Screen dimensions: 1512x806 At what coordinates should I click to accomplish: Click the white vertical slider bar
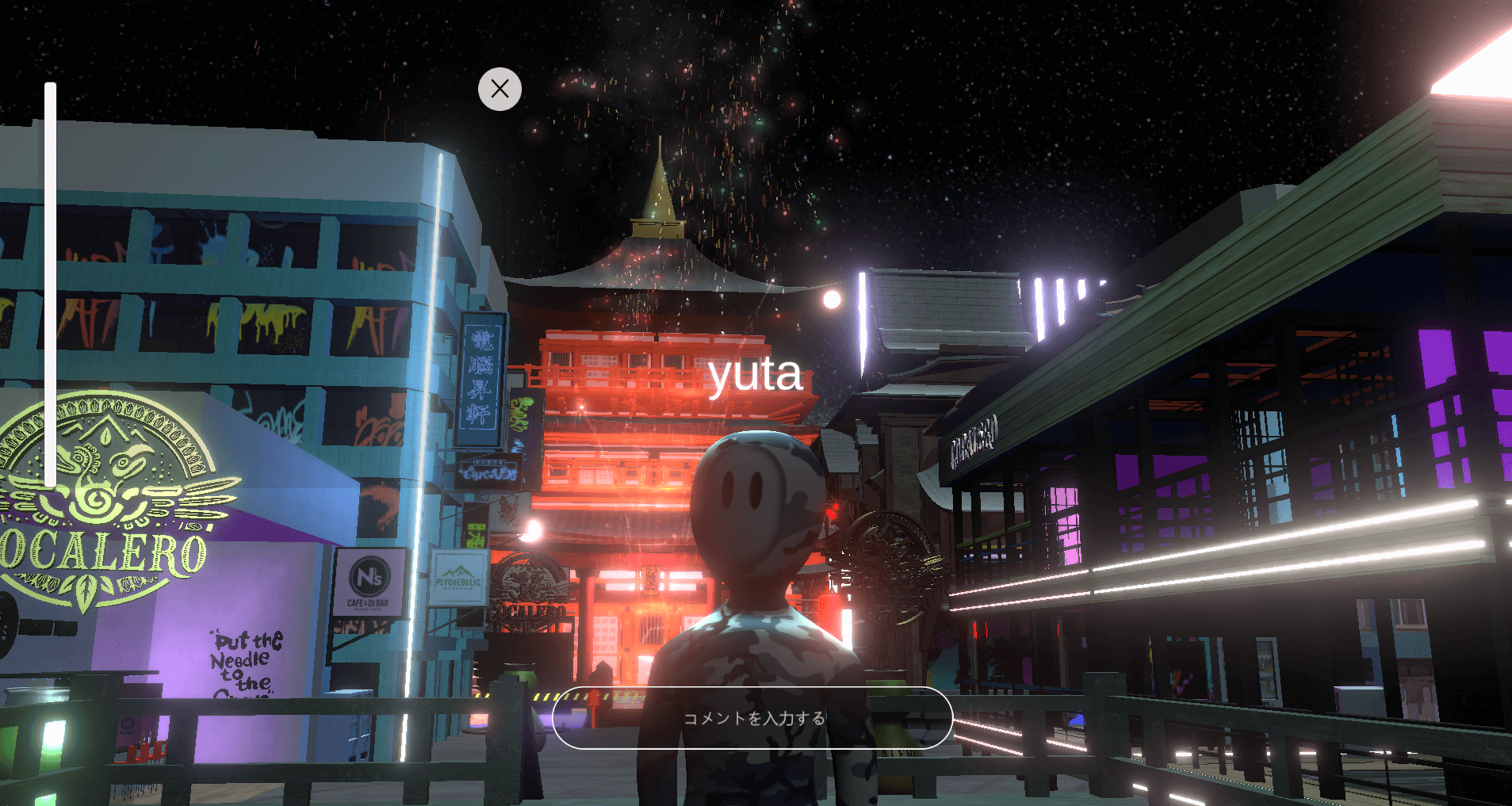point(51,285)
